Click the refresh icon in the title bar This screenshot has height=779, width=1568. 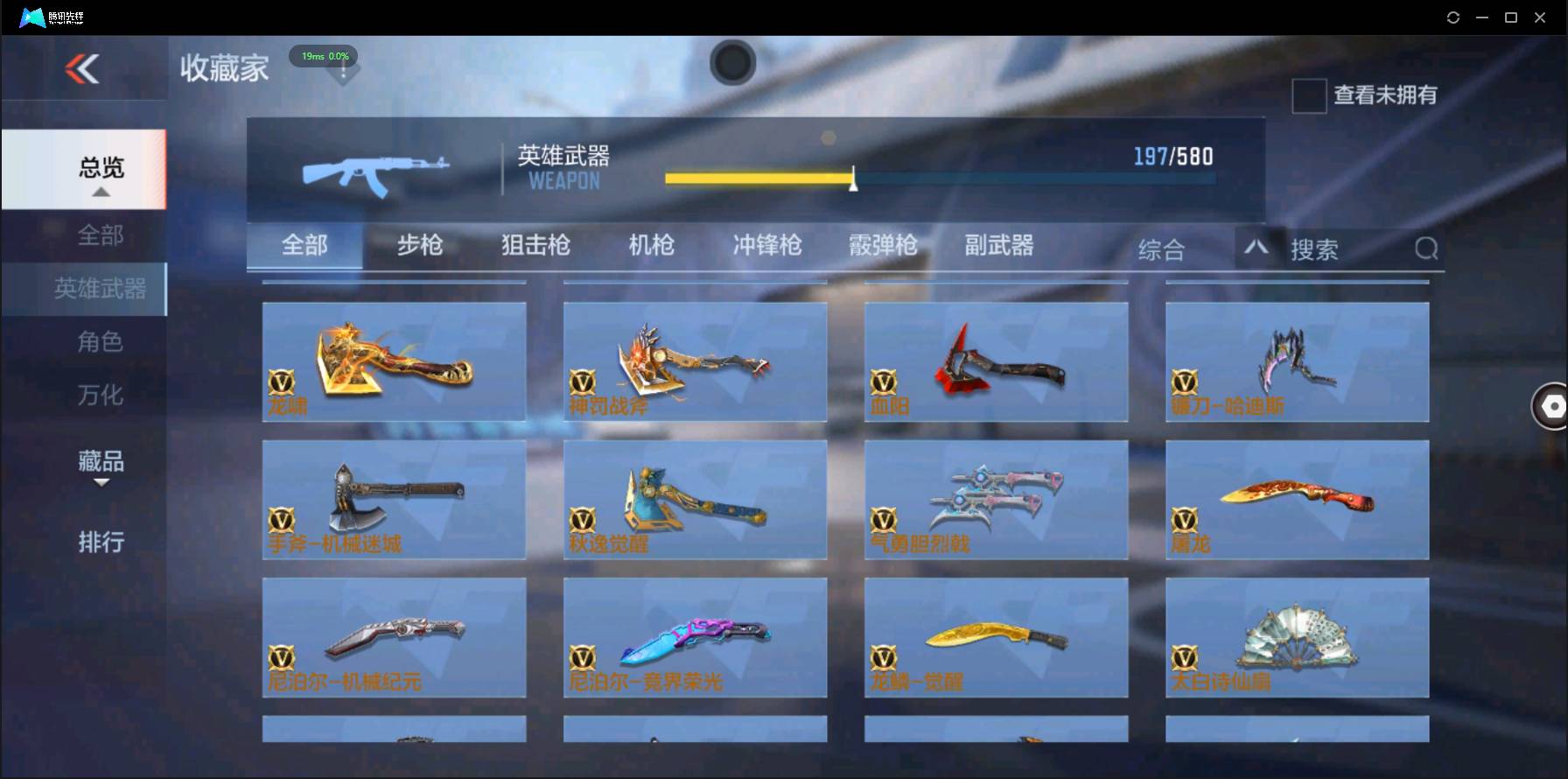coord(1453,16)
